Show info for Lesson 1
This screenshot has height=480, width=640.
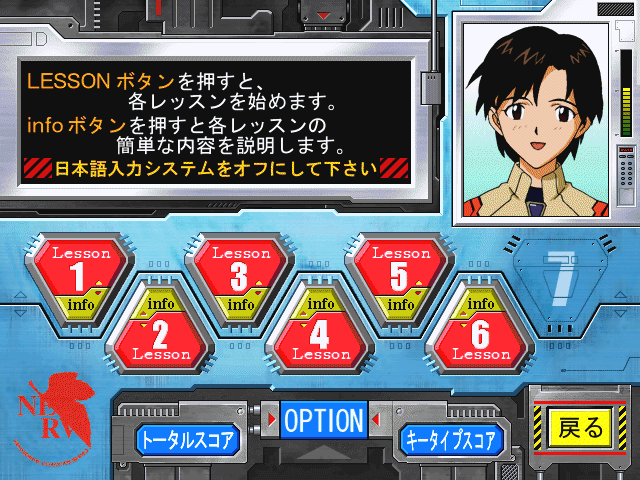point(81,304)
